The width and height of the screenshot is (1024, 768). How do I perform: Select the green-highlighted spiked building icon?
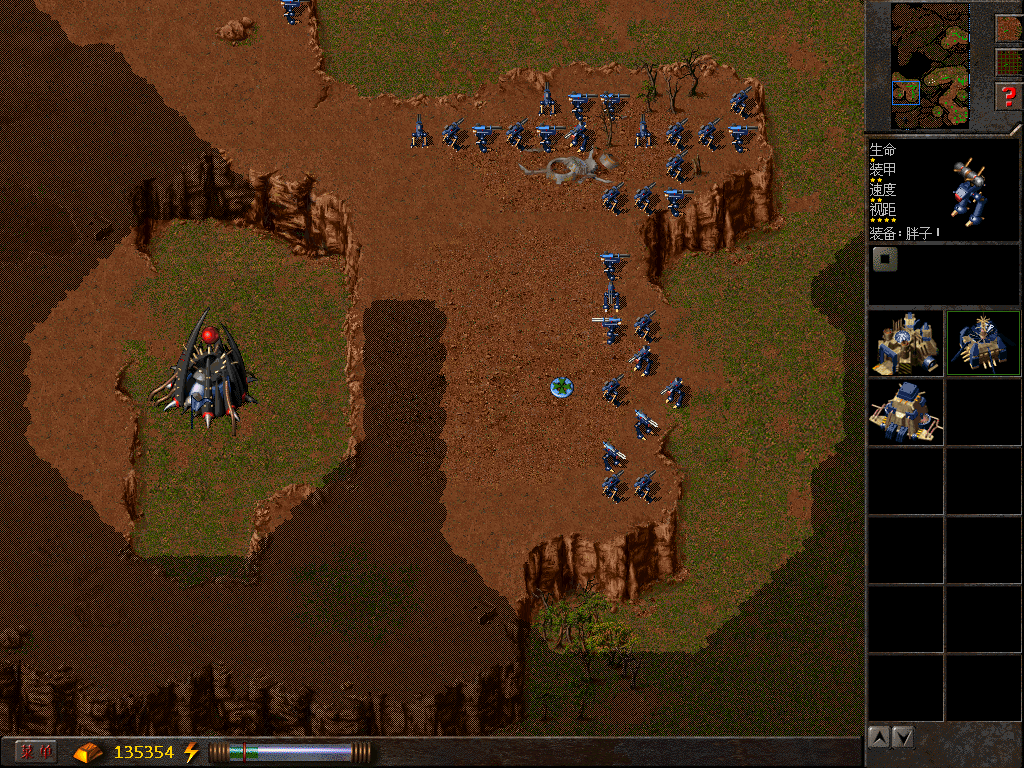tap(983, 343)
